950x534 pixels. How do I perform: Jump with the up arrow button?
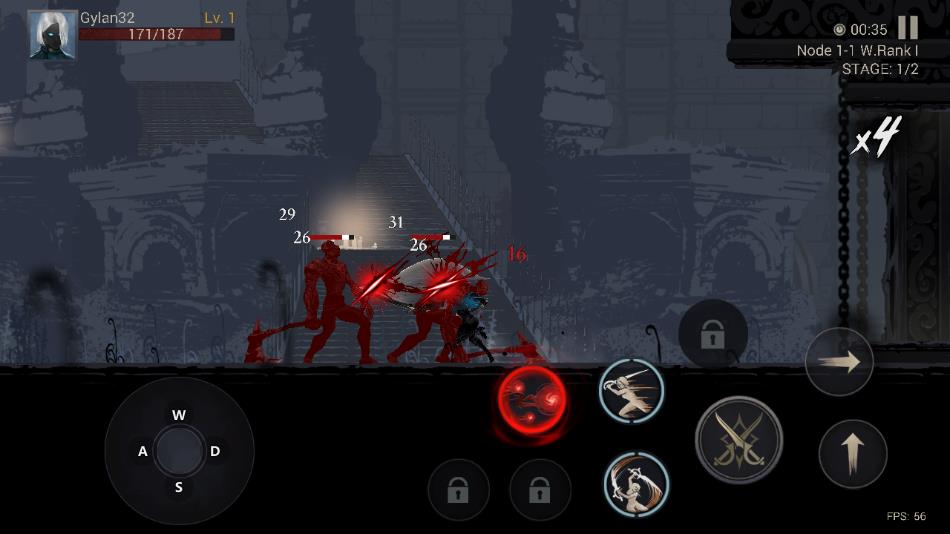pos(852,454)
